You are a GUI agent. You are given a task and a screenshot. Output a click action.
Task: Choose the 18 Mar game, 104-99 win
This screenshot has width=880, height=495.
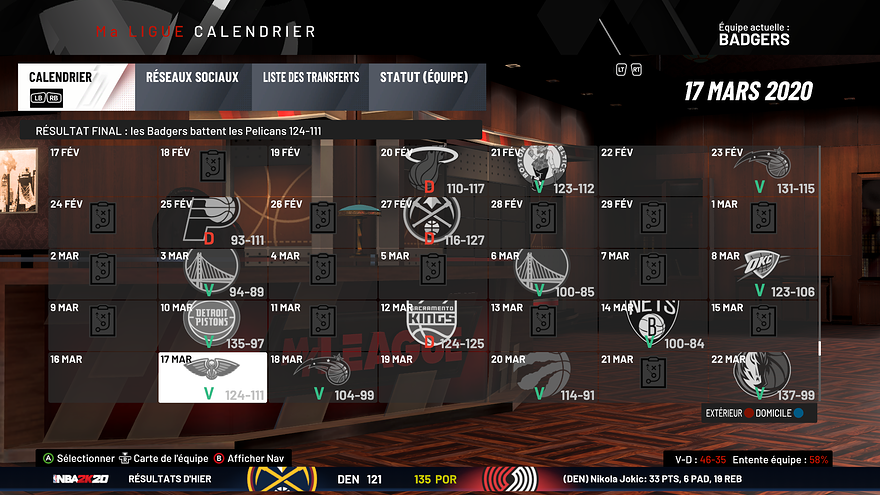(322, 376)
